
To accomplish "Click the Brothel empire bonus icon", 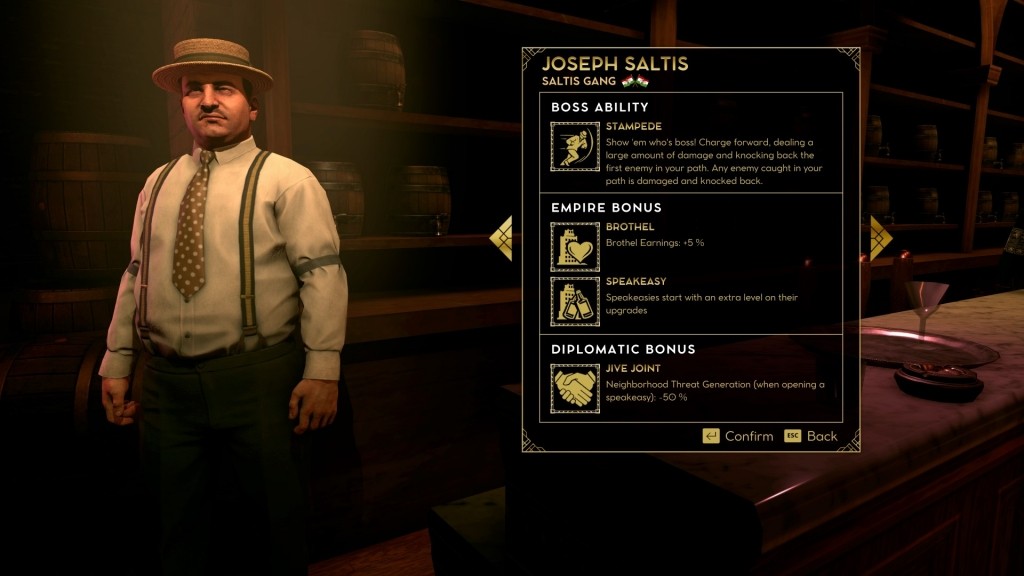I will 575,247.
